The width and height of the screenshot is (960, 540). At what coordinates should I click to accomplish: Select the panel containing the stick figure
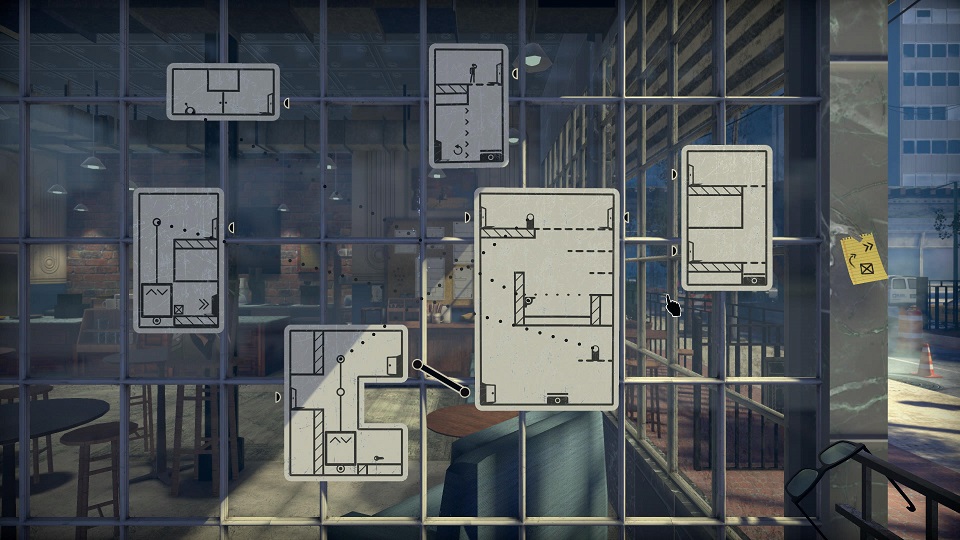[x=468, y=105]
